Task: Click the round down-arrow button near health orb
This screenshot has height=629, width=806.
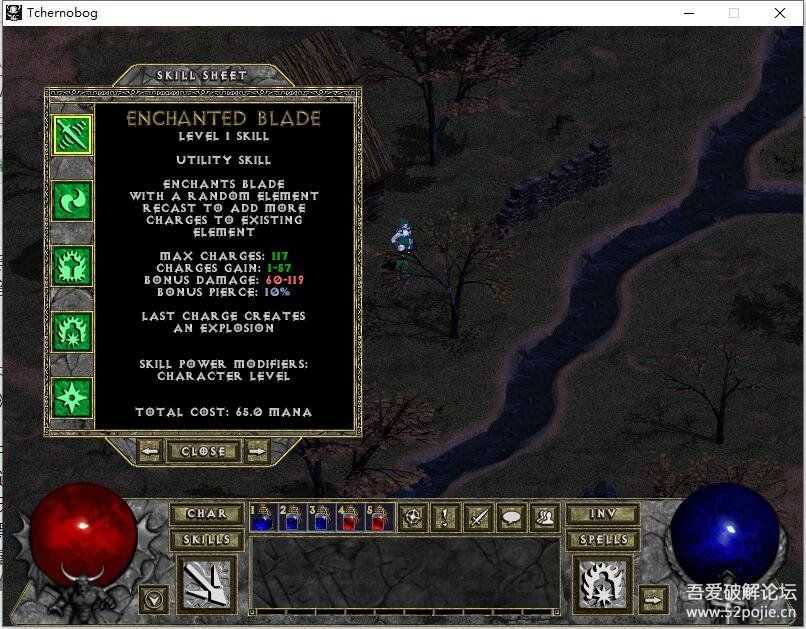Action: point(154,599)
